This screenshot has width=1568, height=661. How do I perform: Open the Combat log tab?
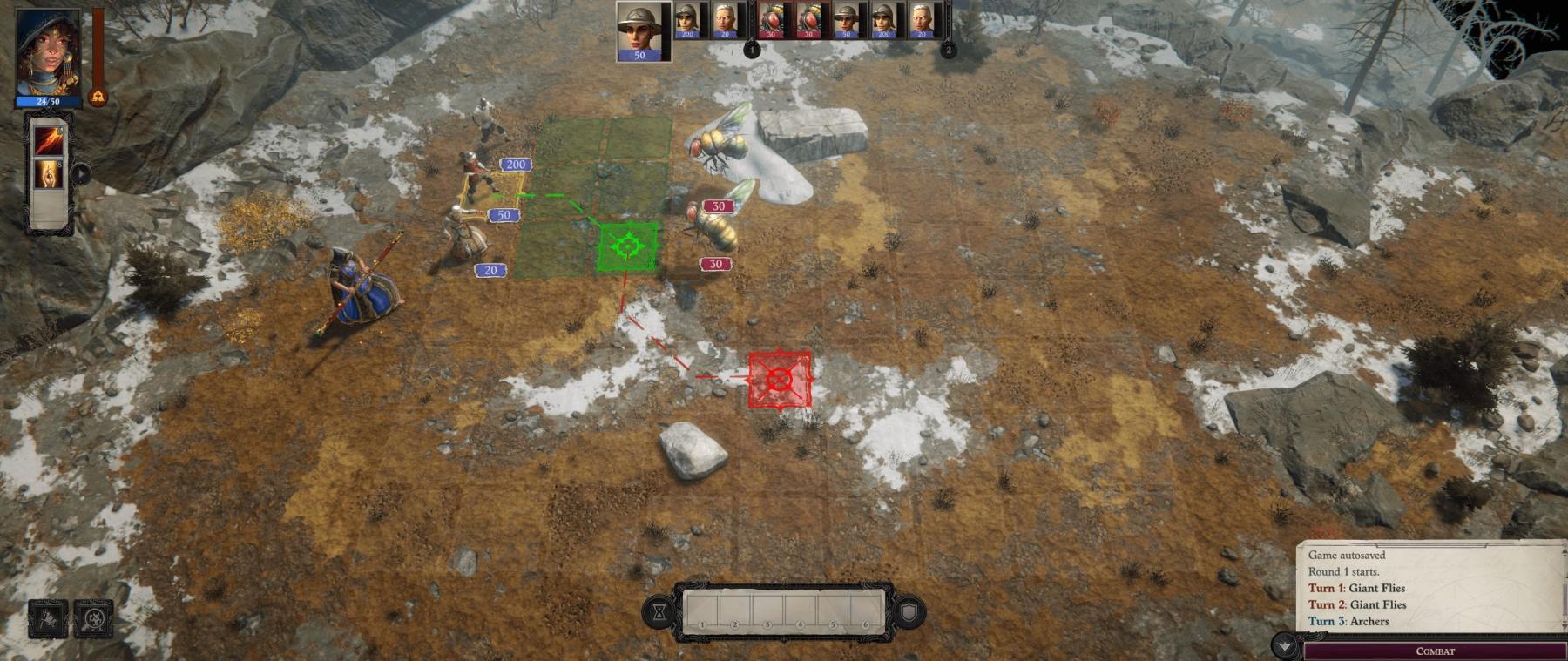(x=1435, y=651)
